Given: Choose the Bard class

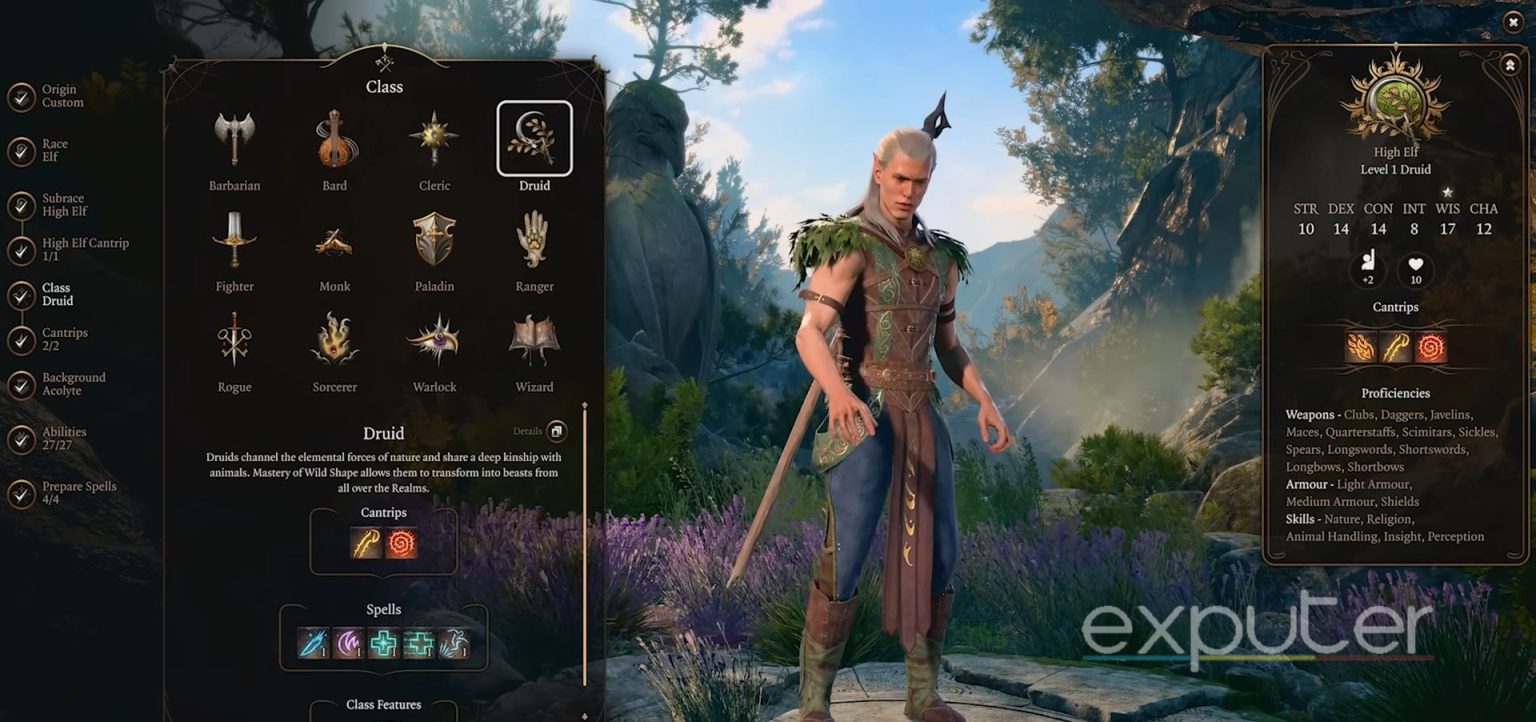Looking at the screenshot, I should pos(335,138).
